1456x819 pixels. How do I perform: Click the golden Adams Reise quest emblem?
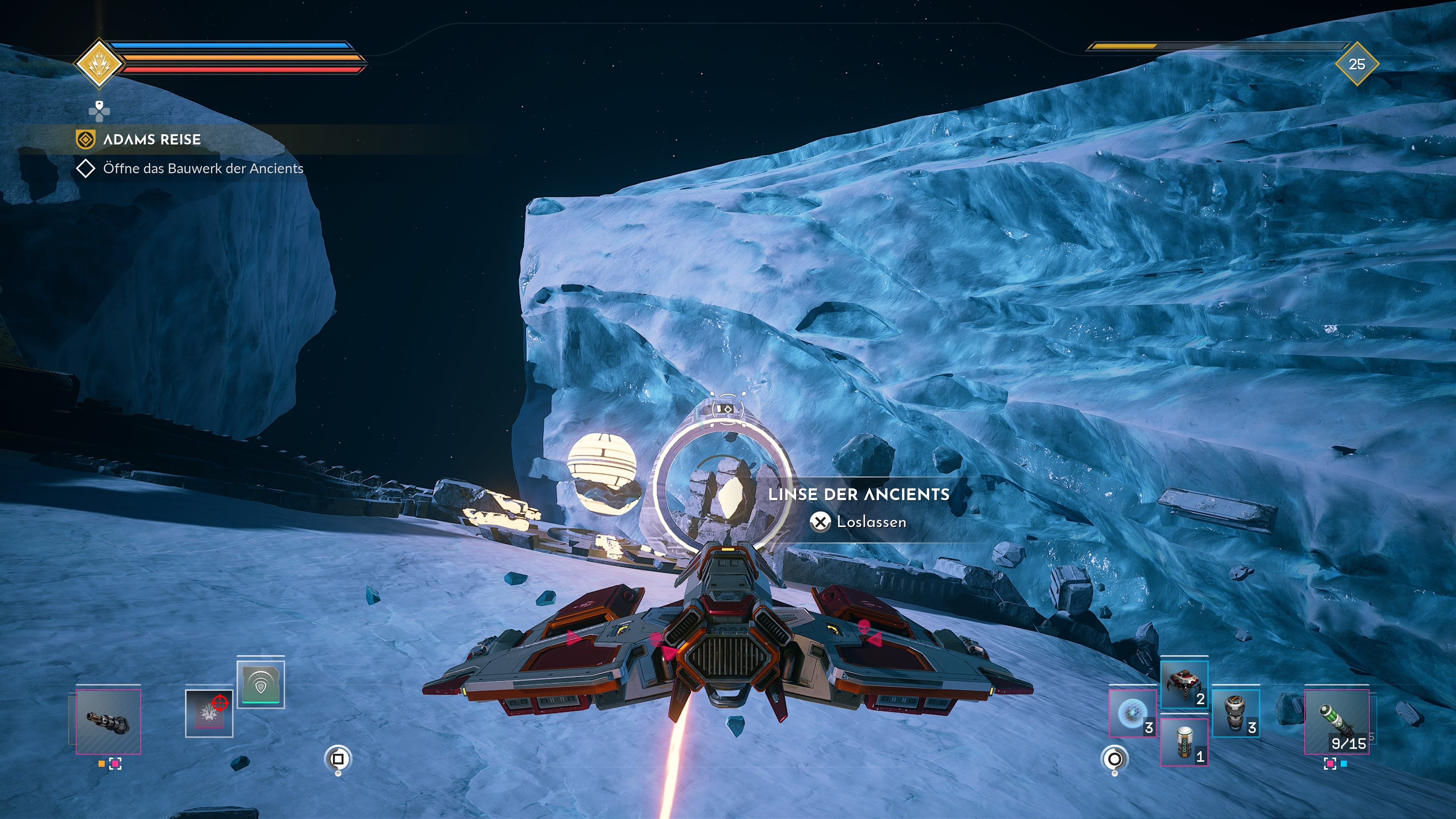click(x=86, y=140)
